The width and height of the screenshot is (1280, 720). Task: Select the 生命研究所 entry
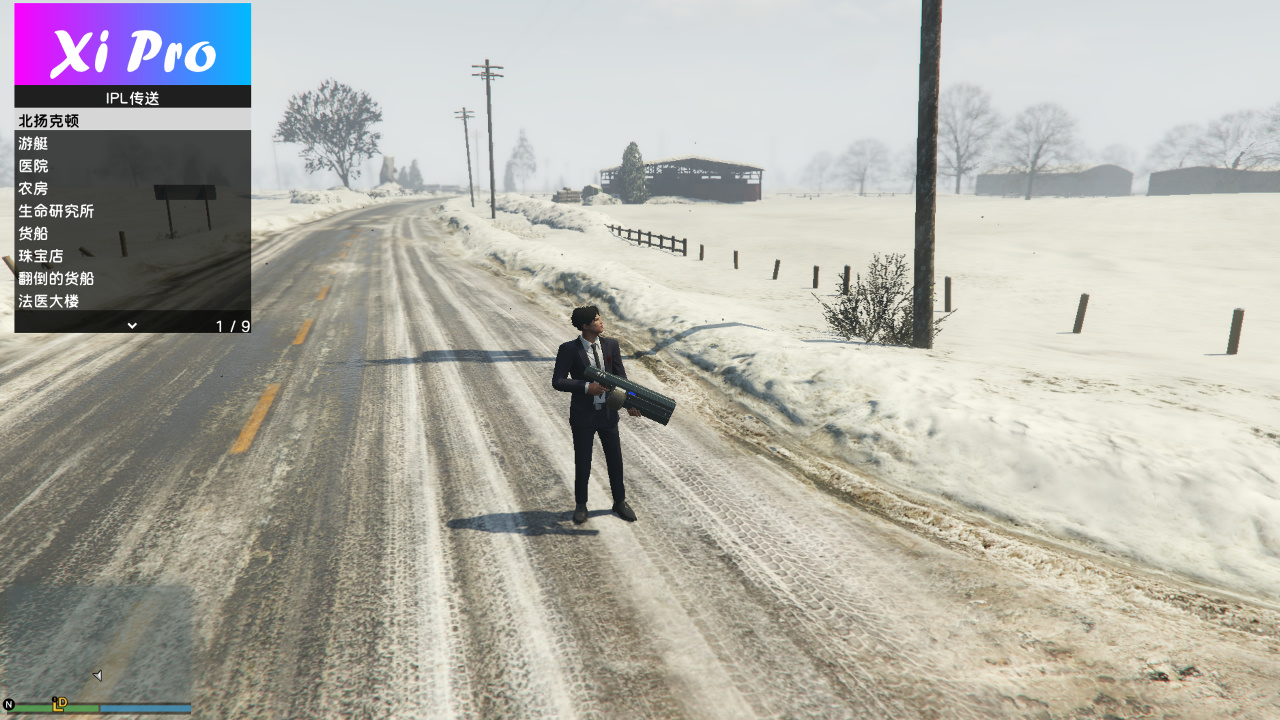pyautogui.click(x=132, y=211)
